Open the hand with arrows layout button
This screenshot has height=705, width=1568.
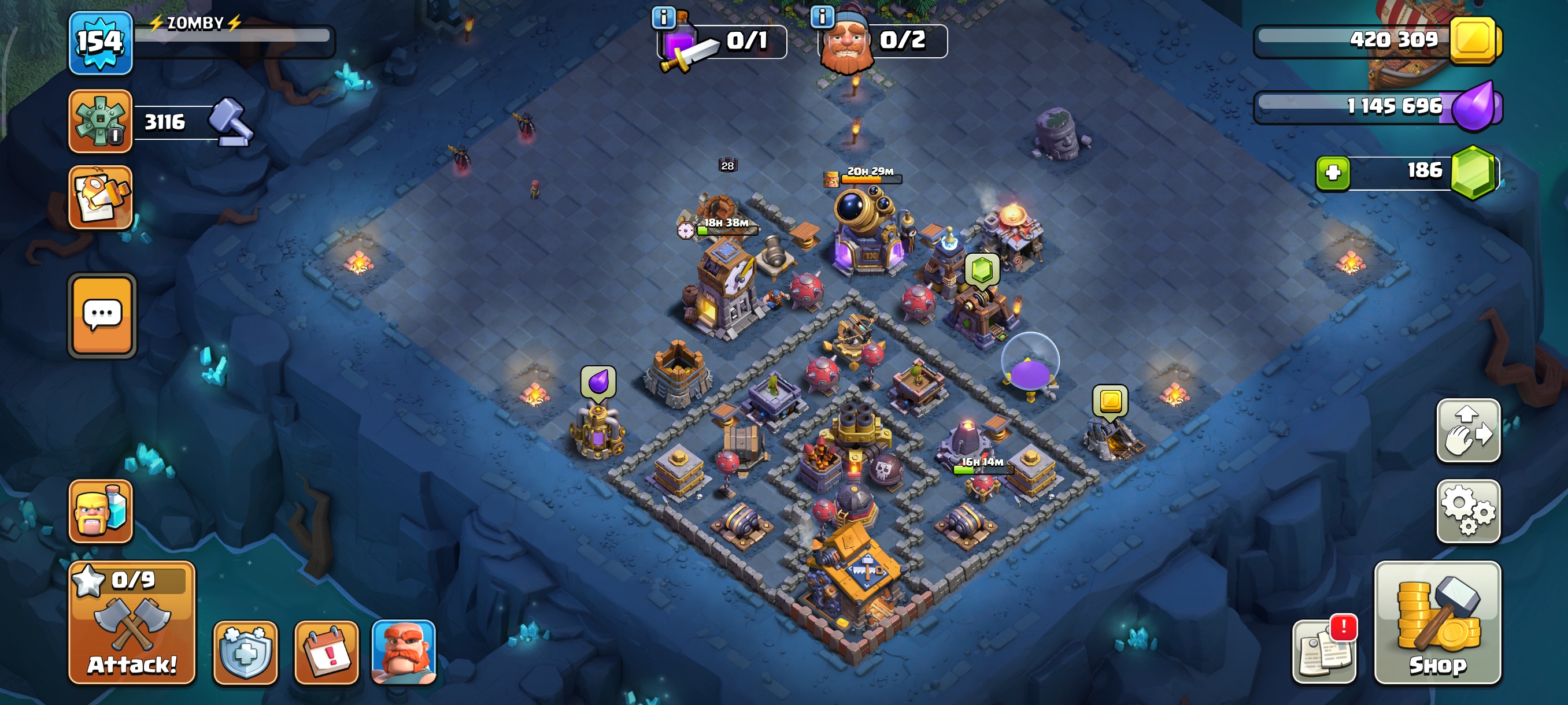(1467, 431)
